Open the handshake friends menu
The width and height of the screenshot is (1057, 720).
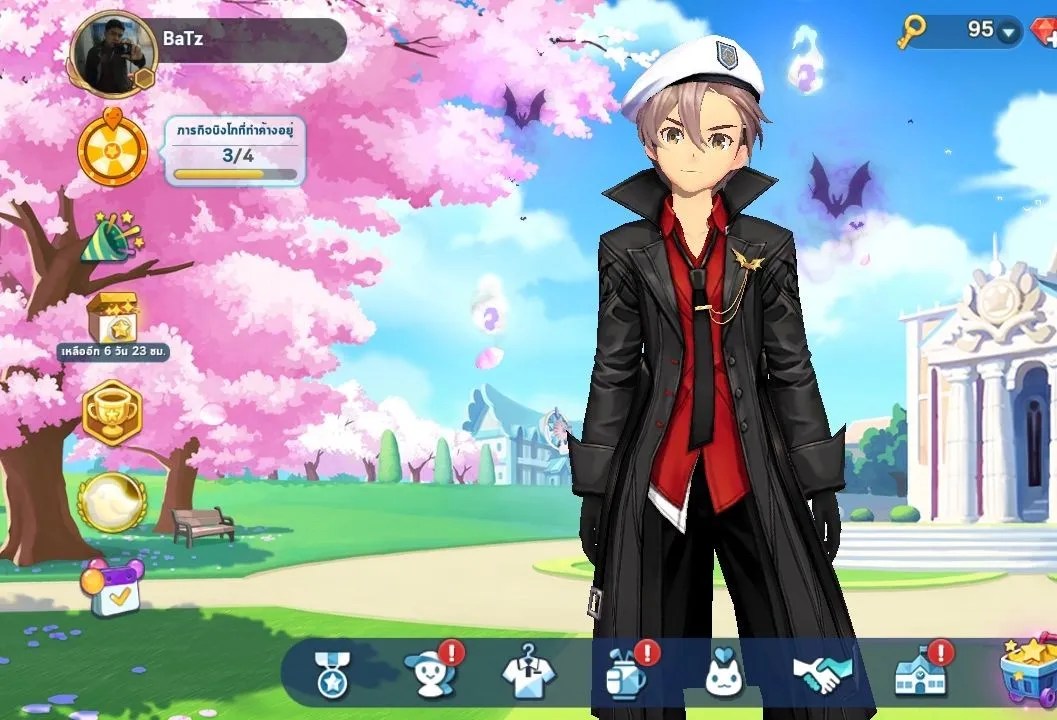click(822, 673)
